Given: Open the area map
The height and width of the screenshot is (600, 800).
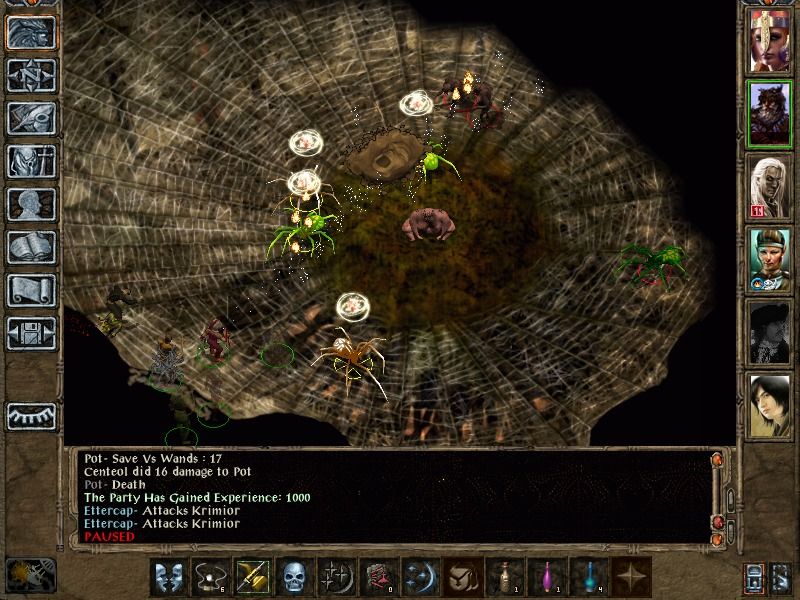Looking at the screenshot, I should click(31, 75).
